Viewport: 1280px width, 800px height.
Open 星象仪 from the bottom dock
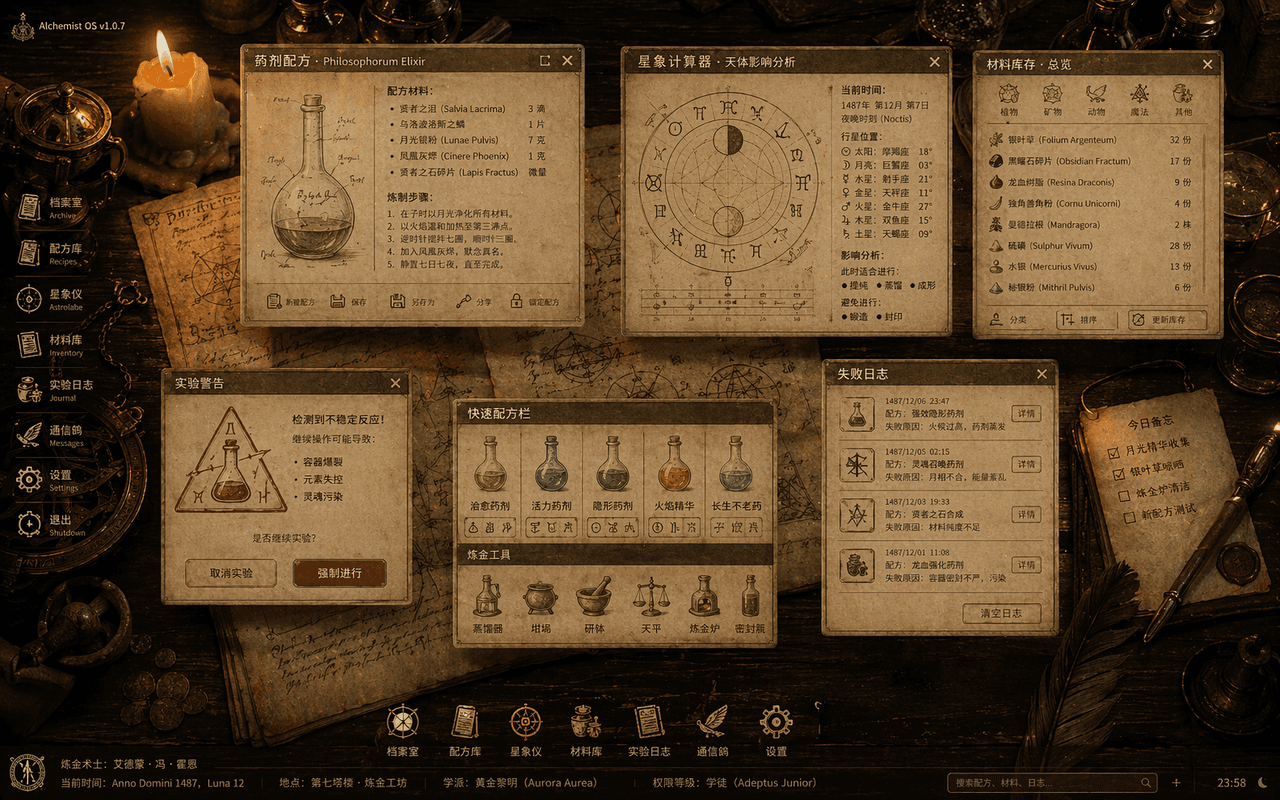pyautogui.click(x=526, y=729)
